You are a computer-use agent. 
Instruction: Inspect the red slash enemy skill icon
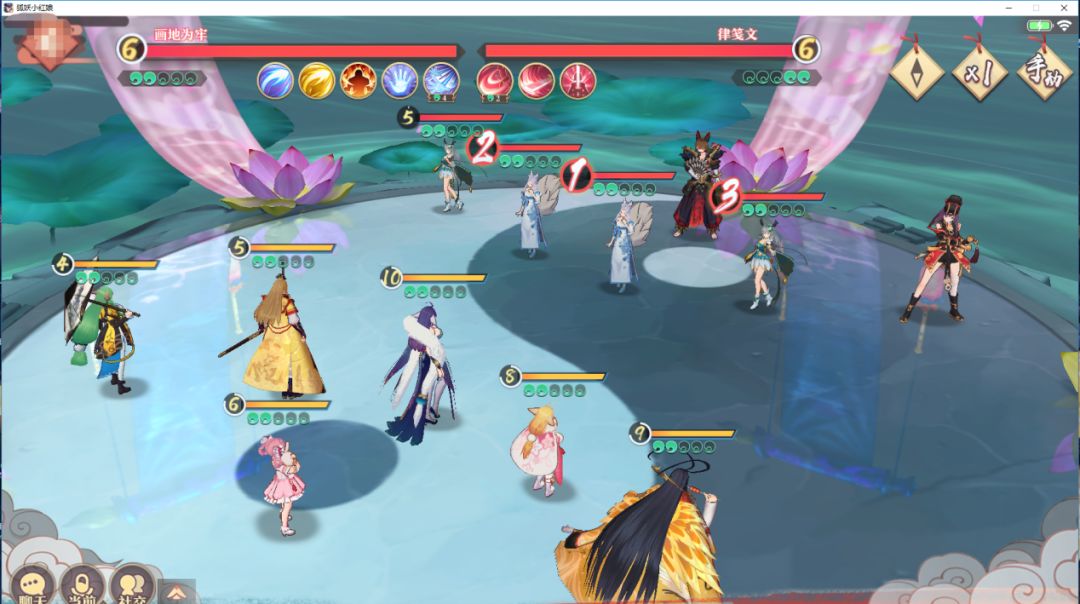536,80
